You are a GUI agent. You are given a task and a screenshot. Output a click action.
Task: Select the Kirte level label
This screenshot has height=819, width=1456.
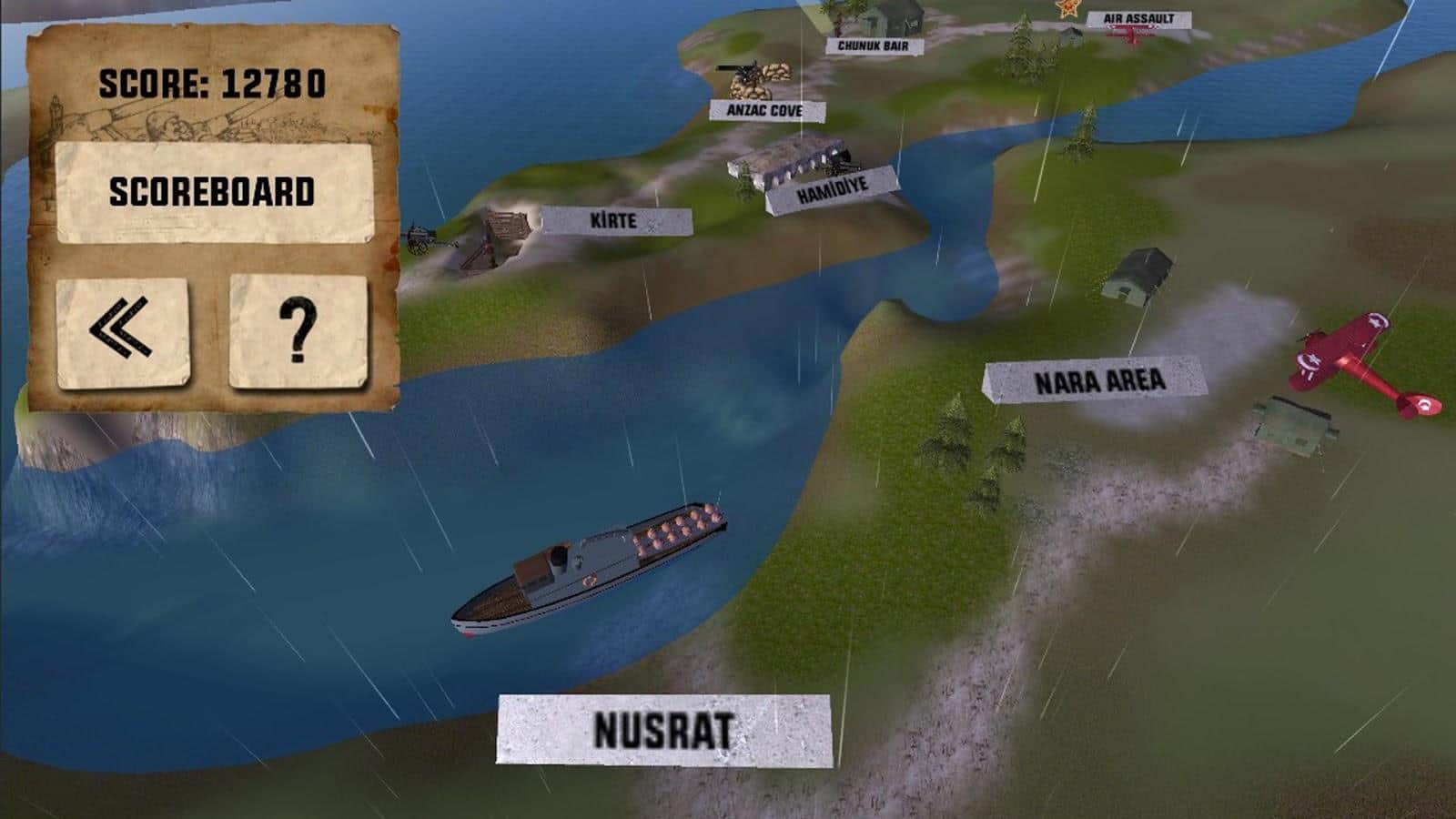pyautogui.click(x=615, y=220)
